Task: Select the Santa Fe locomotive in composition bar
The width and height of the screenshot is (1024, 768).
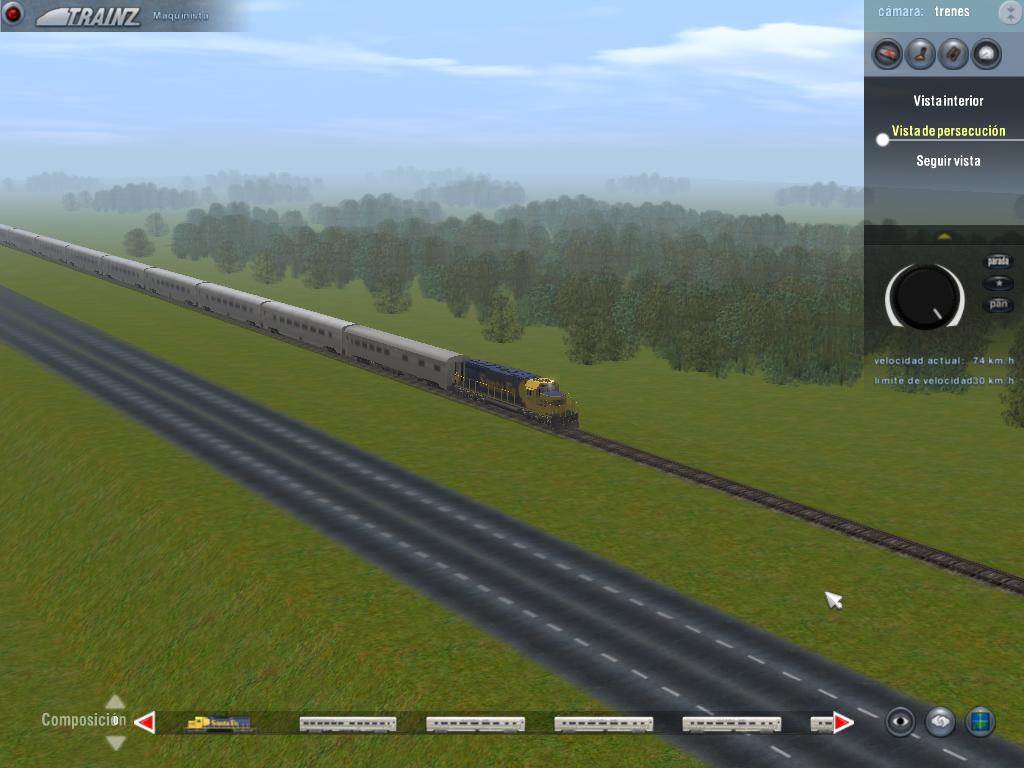Action: tap(219, 723)
